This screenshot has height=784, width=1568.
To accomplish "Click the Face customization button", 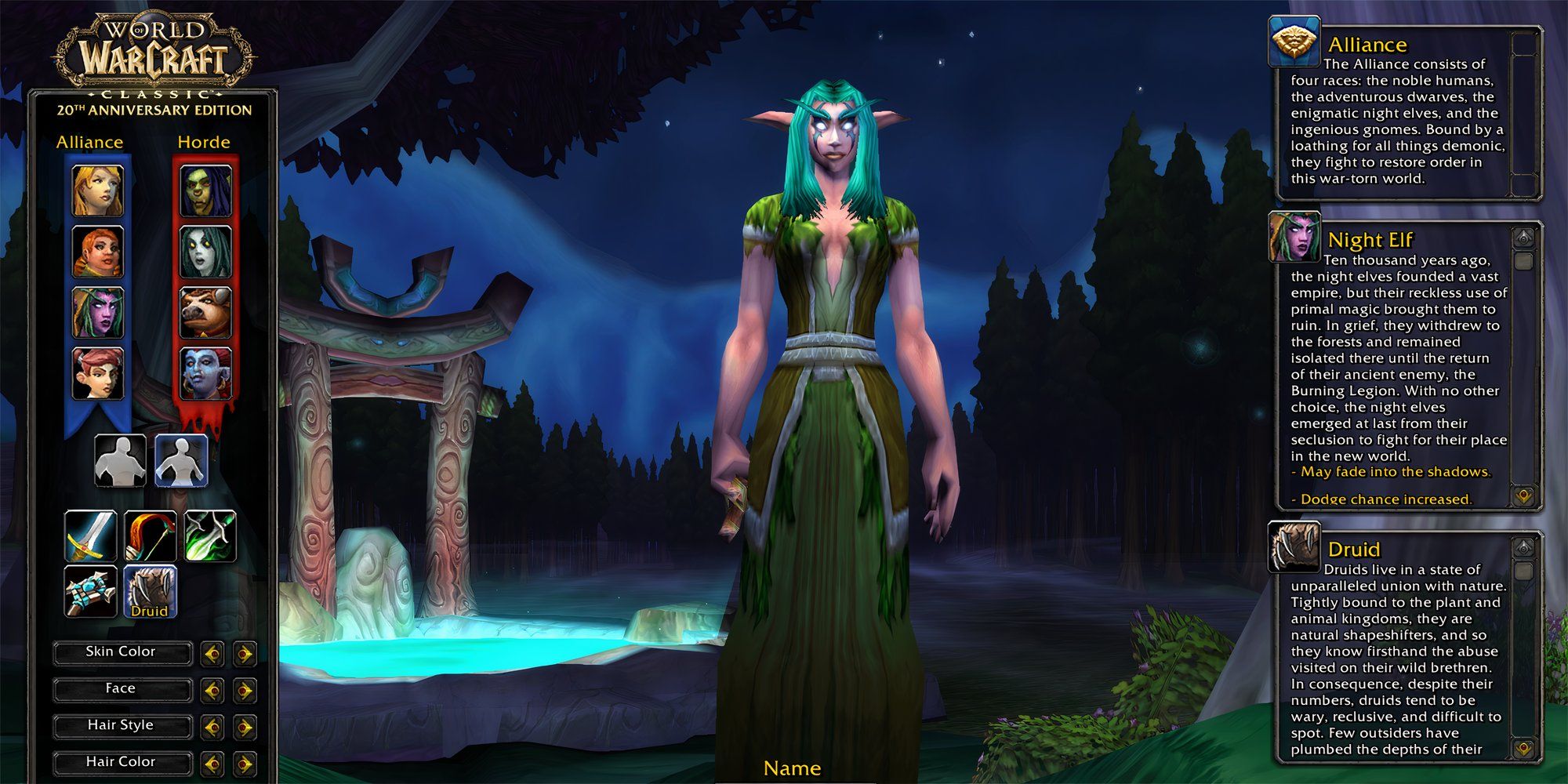I will 122,688.
